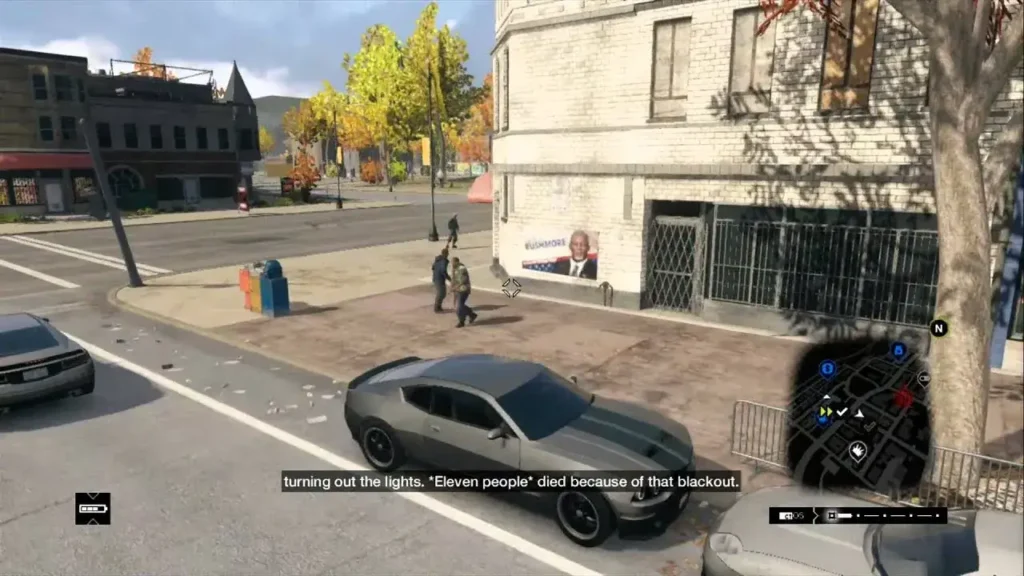The width and height of the screenshot is (1024, 576).
Task: Click the red alert zone on minimap
Action: click(904, 398)
